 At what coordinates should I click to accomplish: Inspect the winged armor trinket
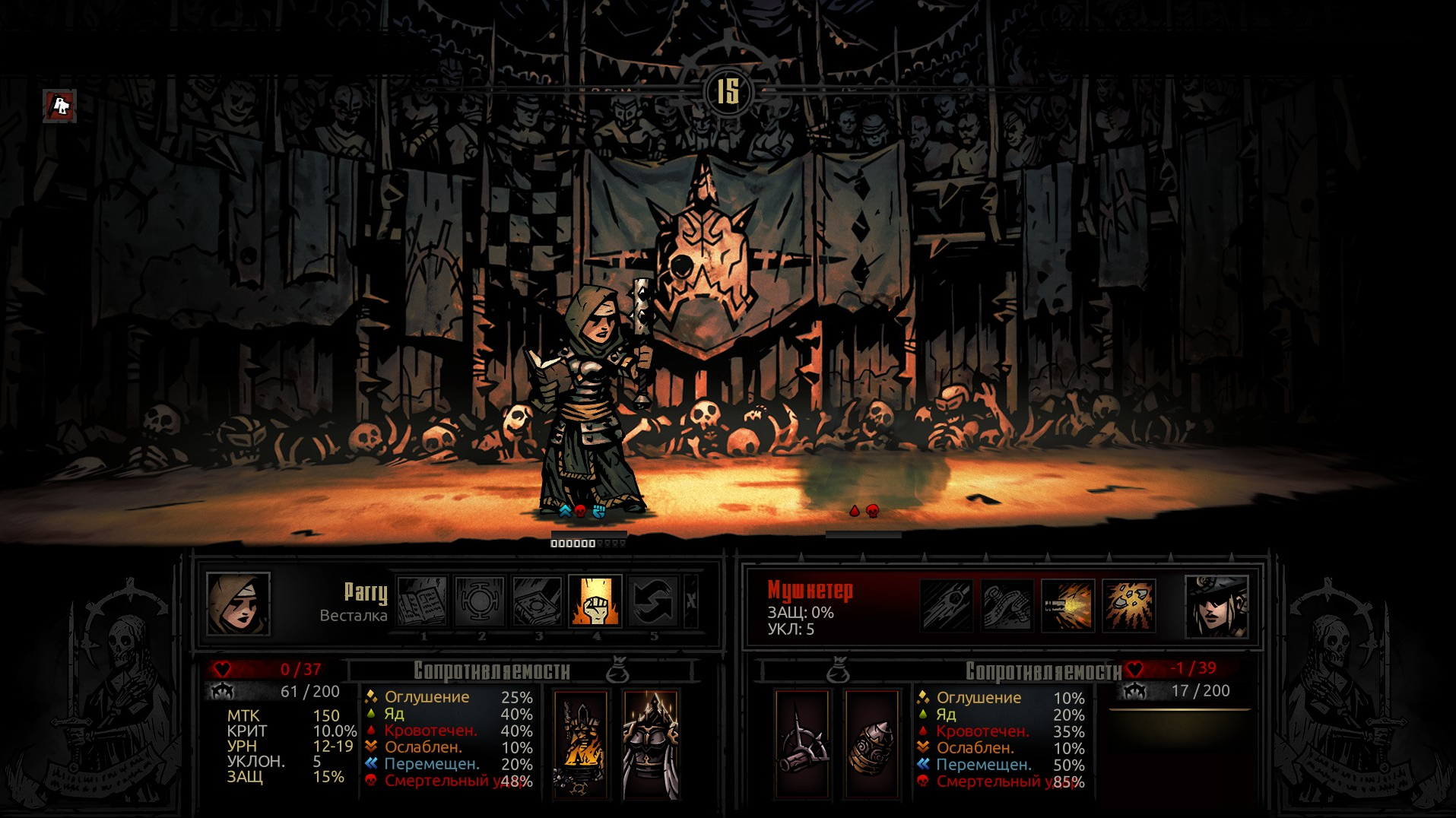click(x=650, y=744)
